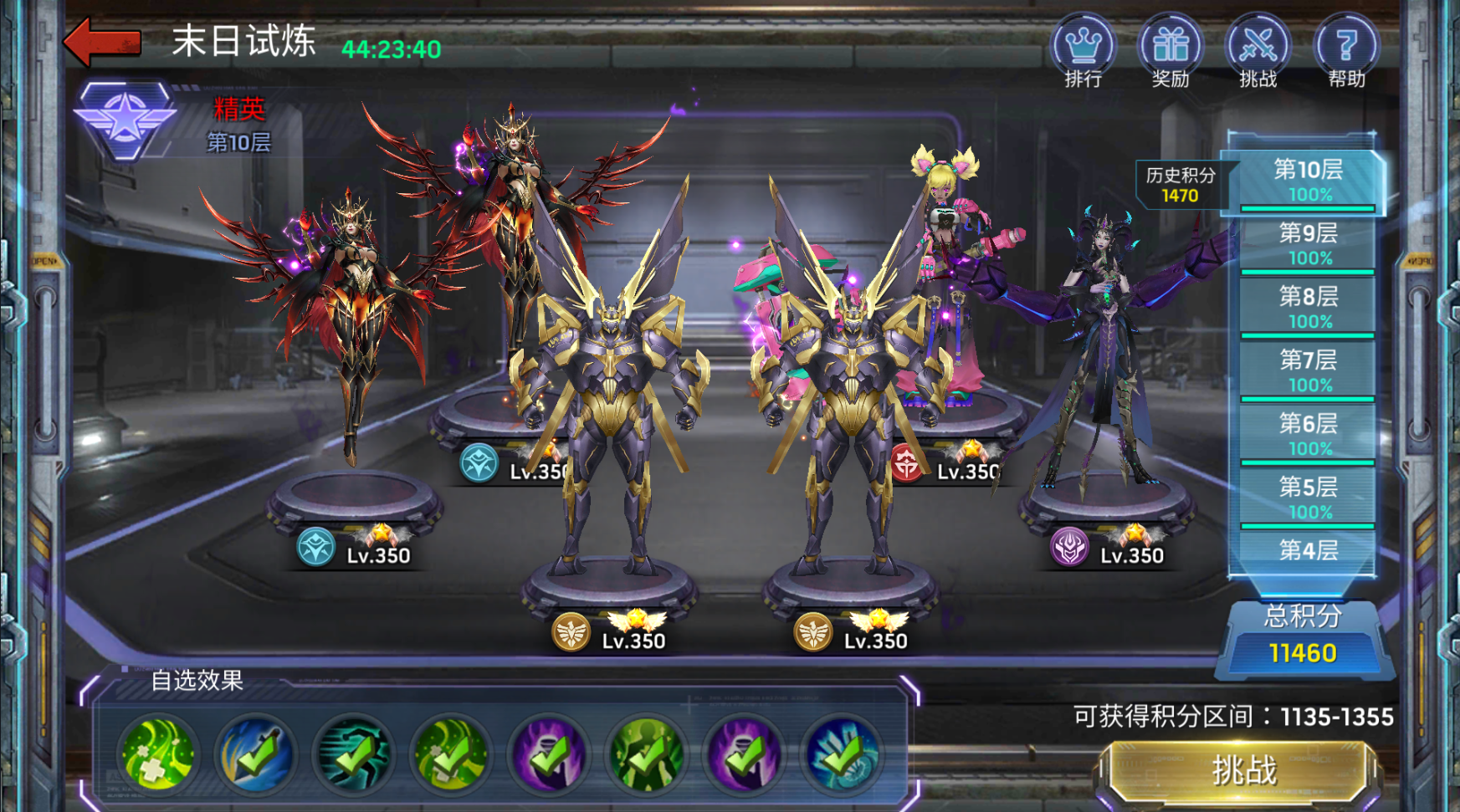The height and width of the screenshot is (812, 1460).
Task: Open the 奖励 rewards gift icon
Action: point(1170,50)
